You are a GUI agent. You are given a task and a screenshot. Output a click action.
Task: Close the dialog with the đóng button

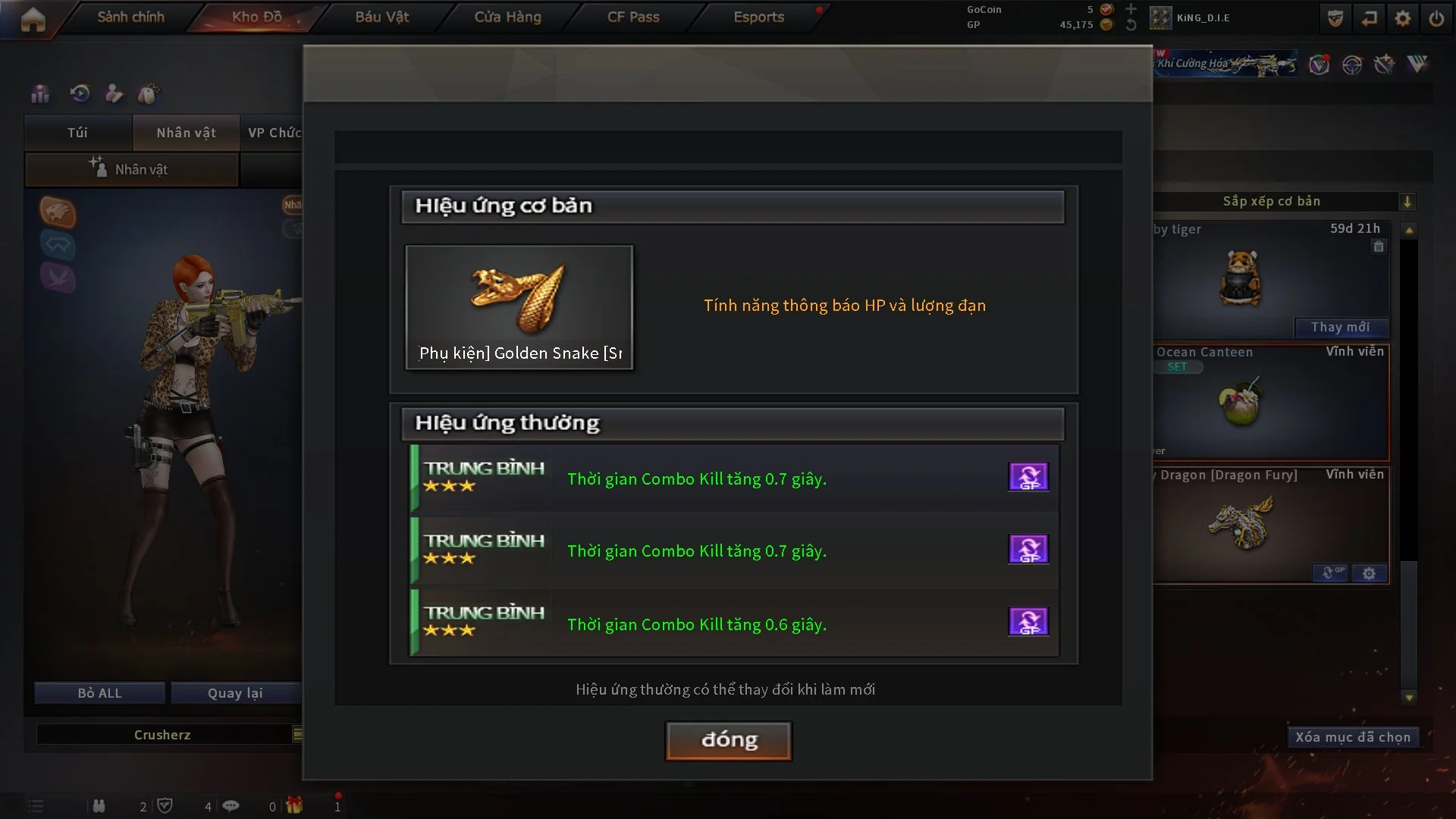728,740
